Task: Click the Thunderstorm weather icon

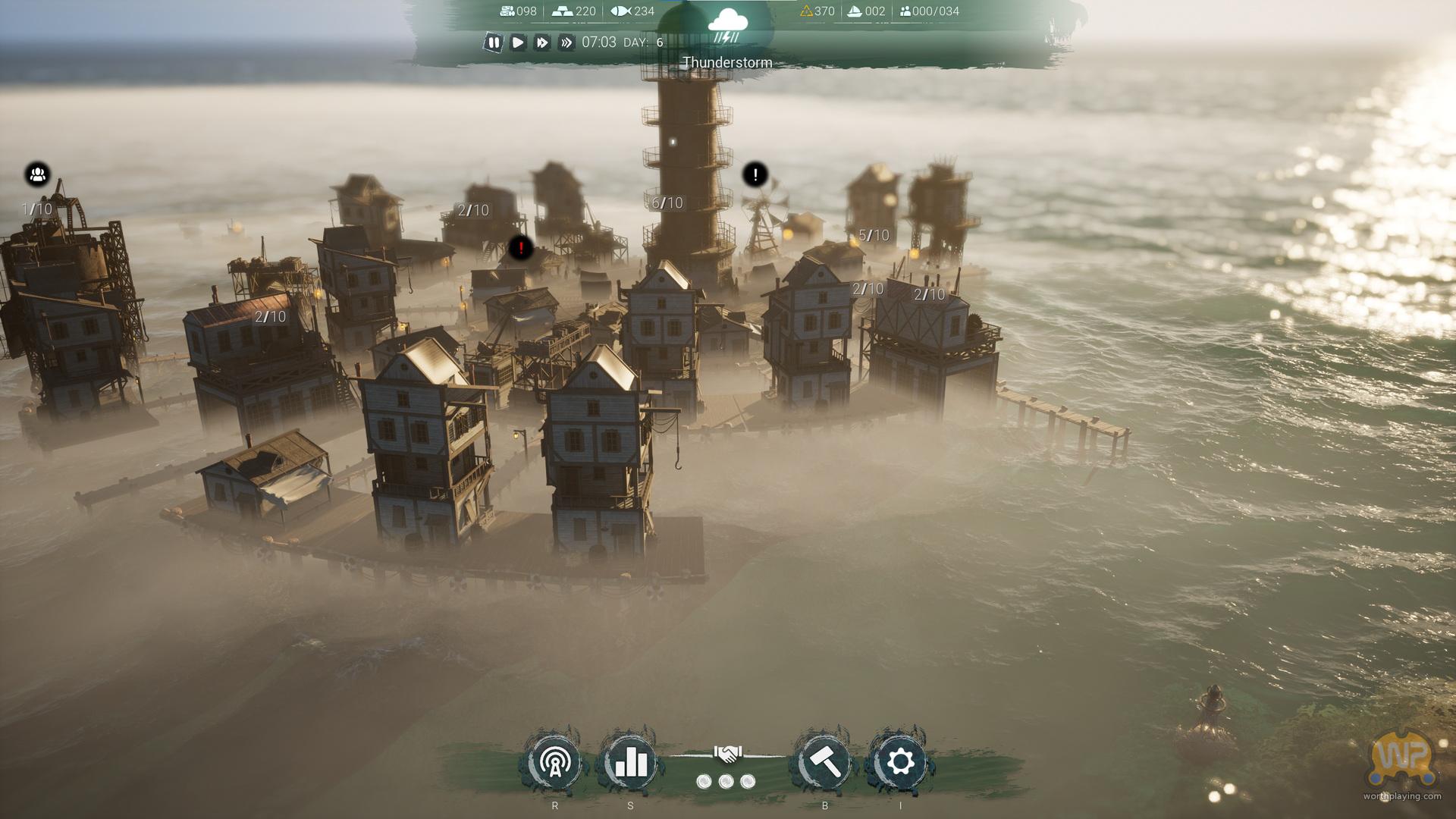Action: [727, 27]
